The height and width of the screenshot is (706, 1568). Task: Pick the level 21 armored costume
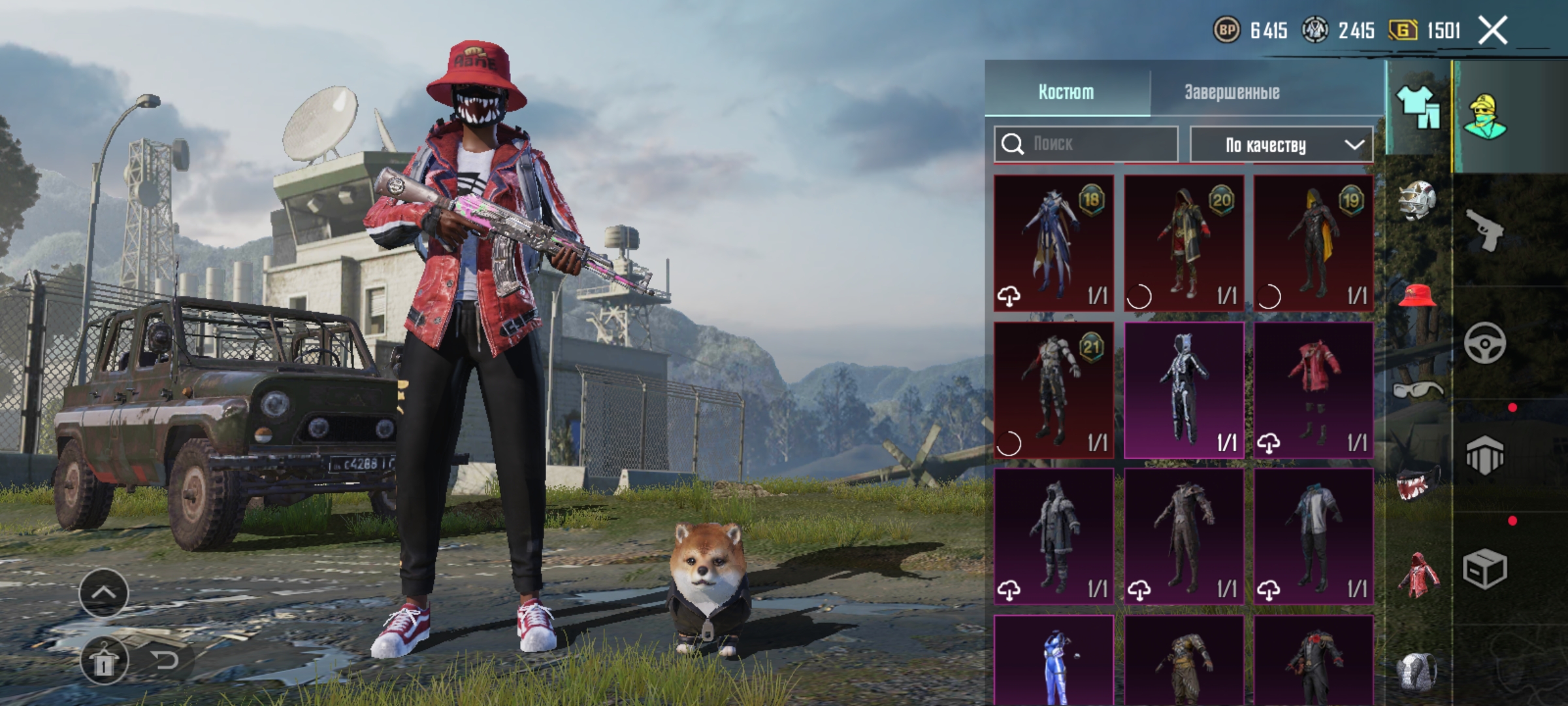1053,390
